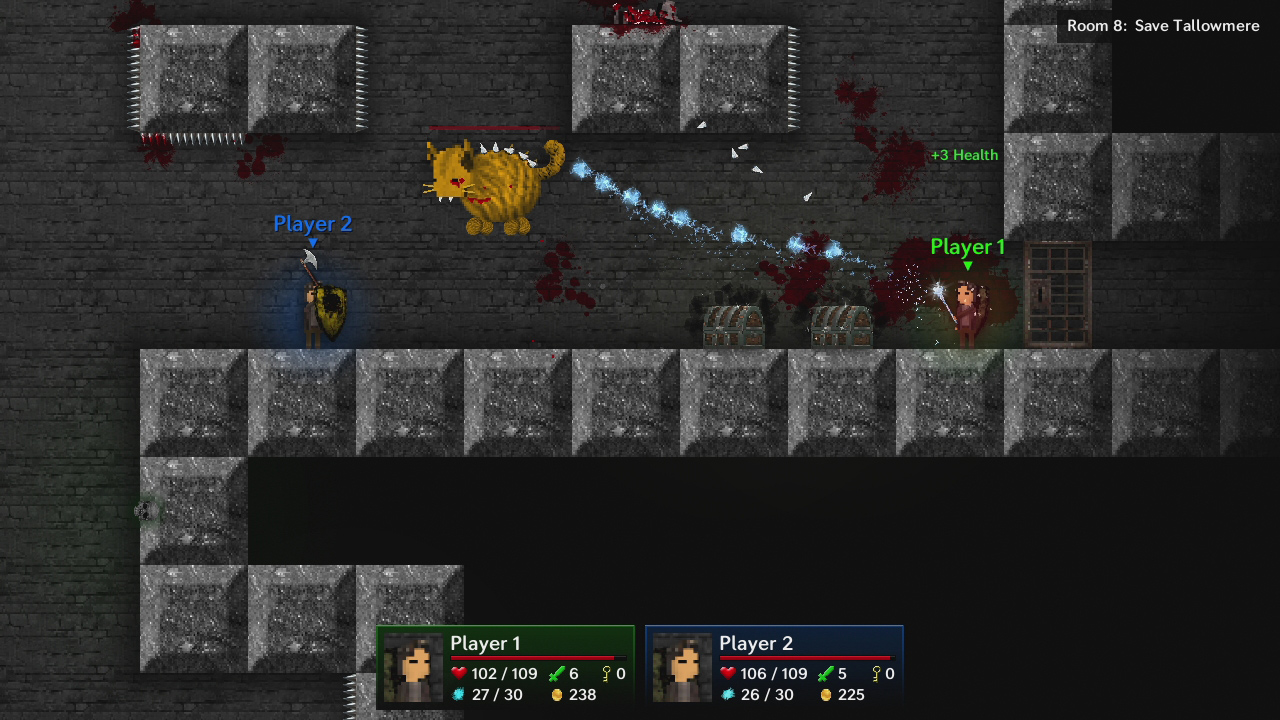Click Player 2's heart health icon

[727, 673]
